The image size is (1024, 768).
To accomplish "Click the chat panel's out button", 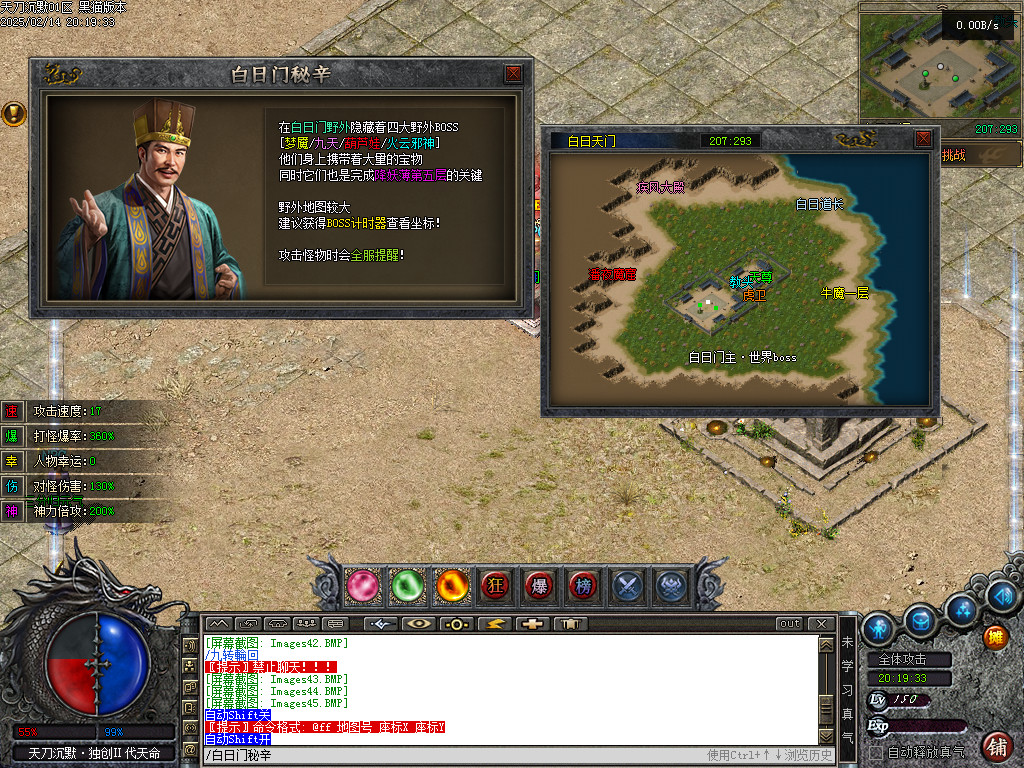I will coord(790,624).
